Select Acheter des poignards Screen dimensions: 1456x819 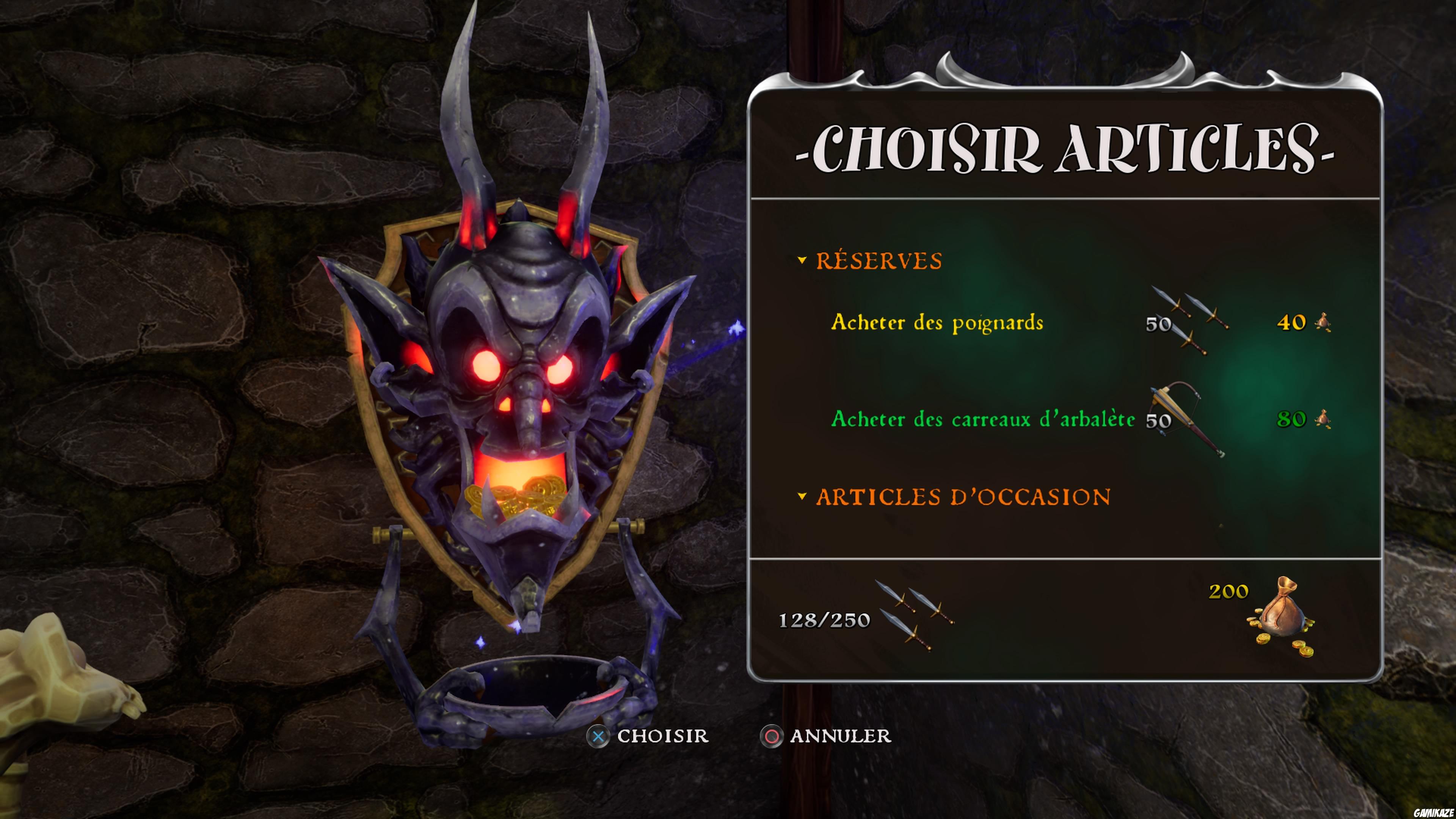point(937,323)
